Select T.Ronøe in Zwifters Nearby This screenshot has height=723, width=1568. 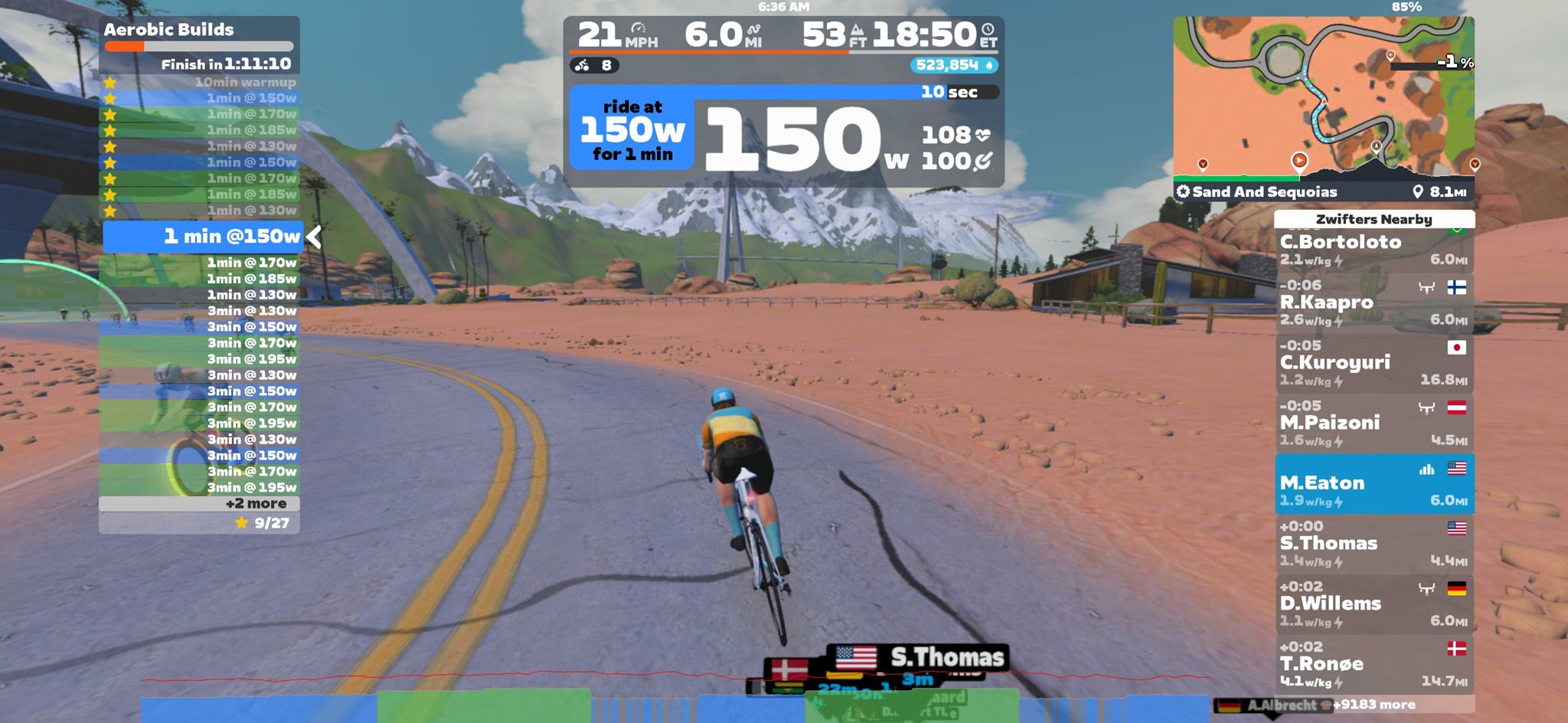(1374, 665)
